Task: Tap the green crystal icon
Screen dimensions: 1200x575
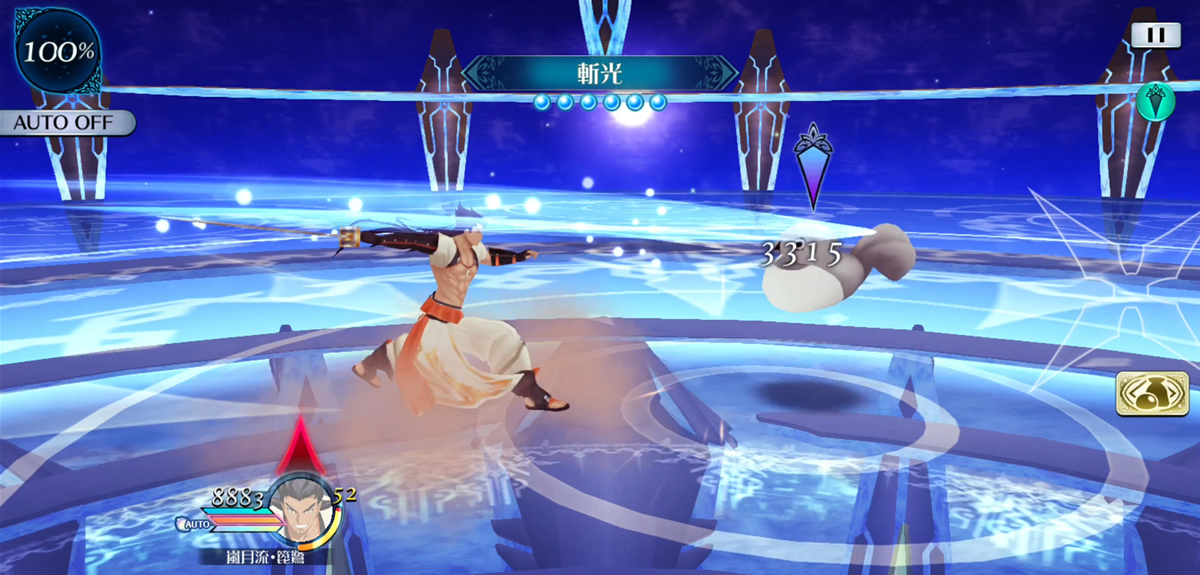Action: 1154,101
